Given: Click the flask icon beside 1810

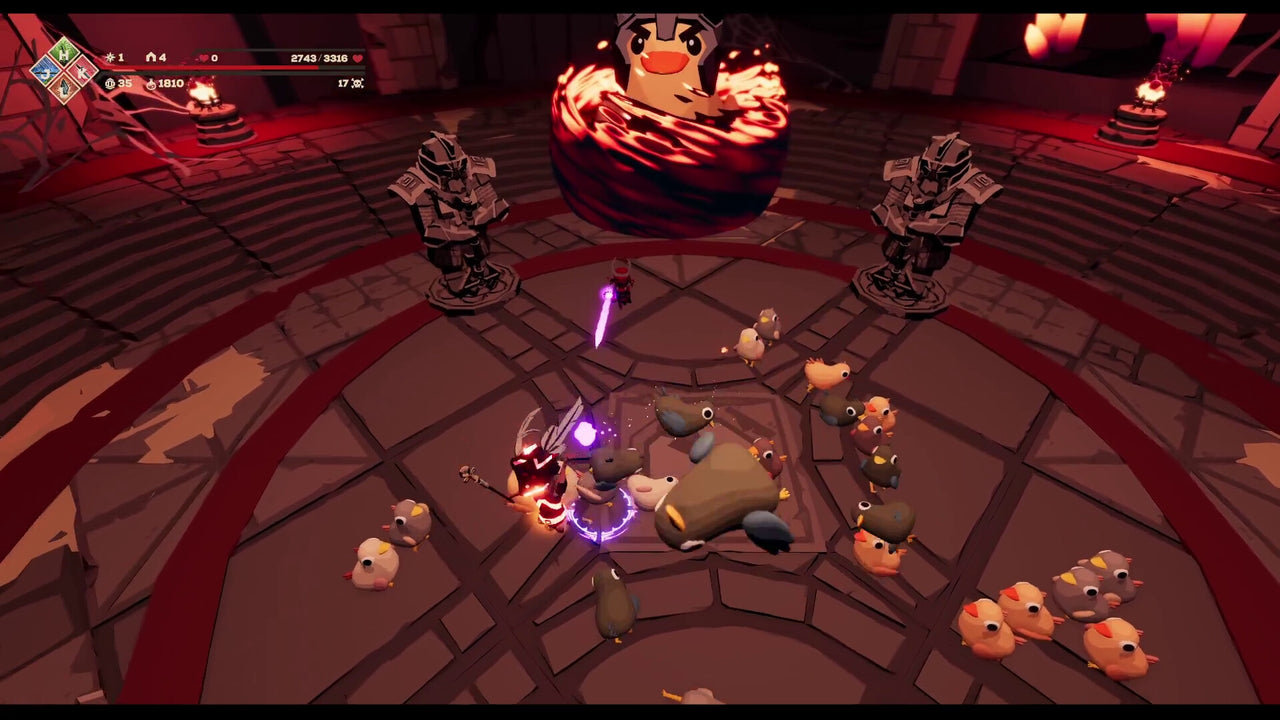Looking at the screenshot, I should click(x=150, y=84).
